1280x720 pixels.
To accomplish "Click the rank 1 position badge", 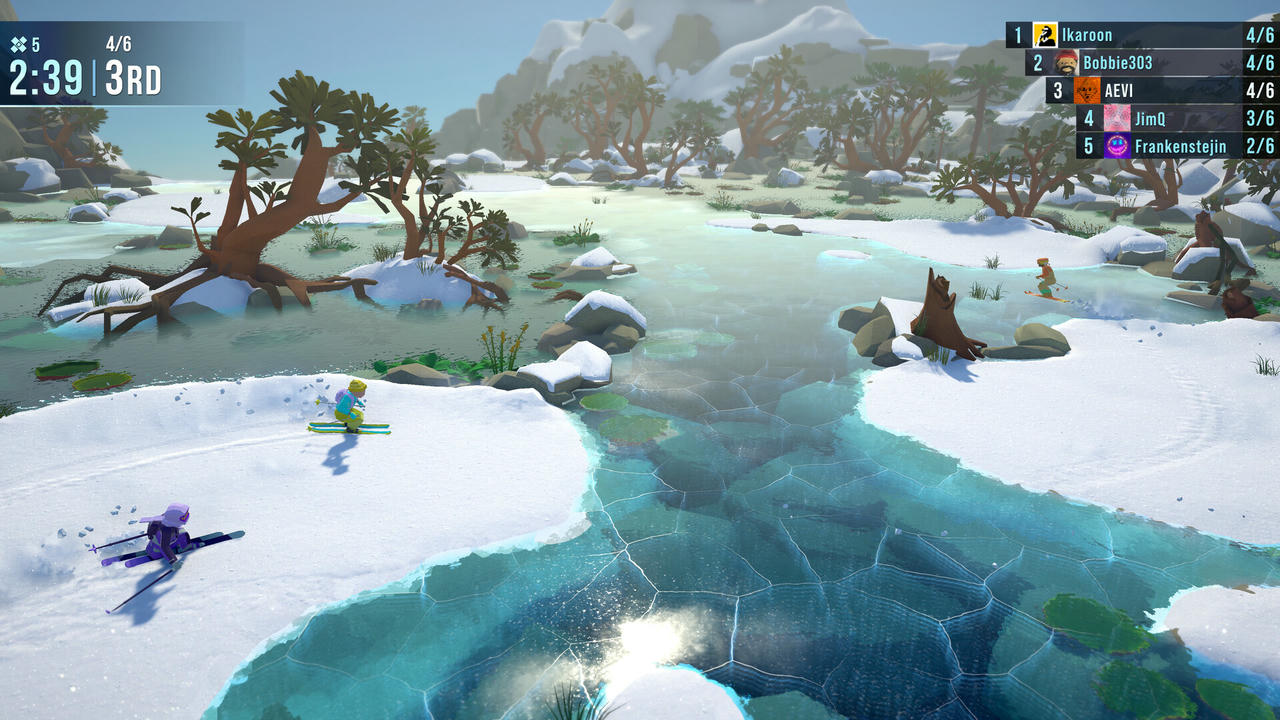I will coord(1018,34).
